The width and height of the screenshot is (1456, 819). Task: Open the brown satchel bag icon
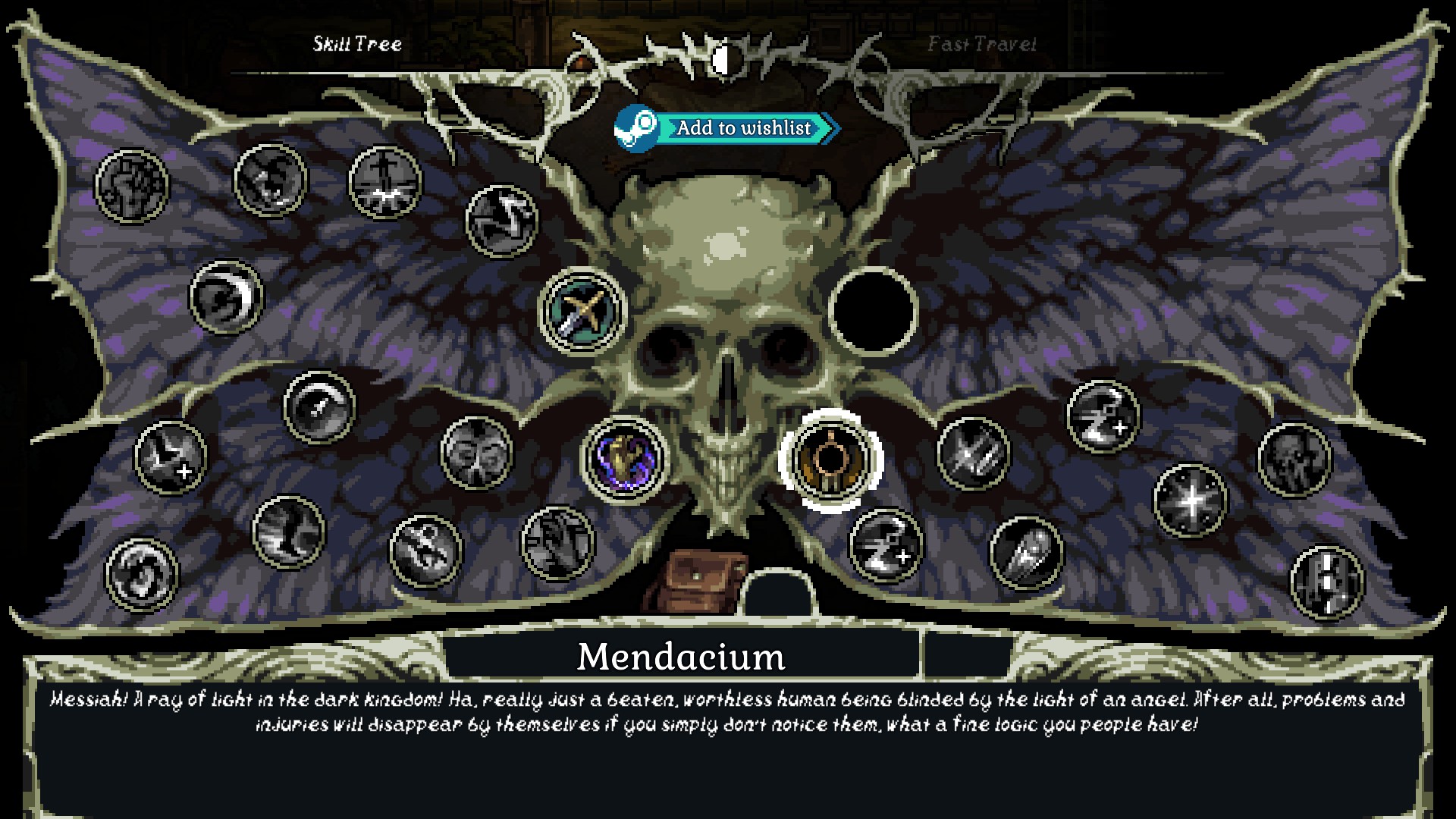[x=695, y=580]
